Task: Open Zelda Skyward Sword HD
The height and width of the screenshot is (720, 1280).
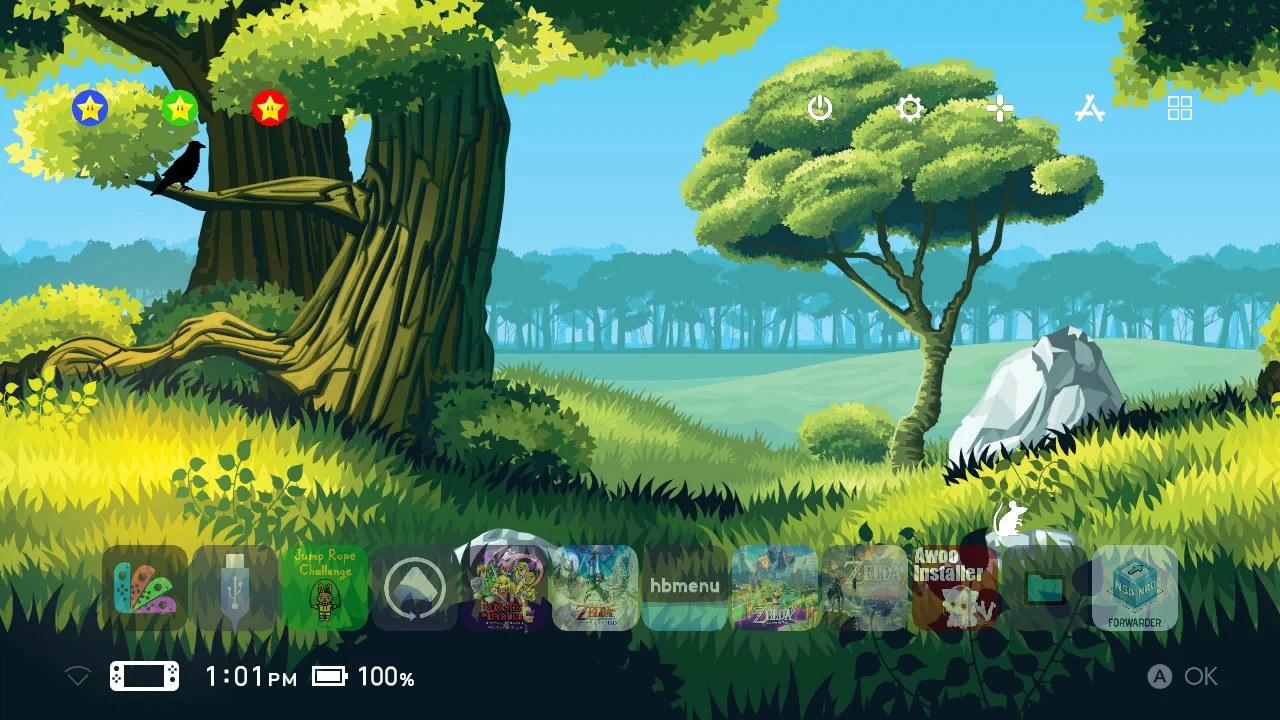Action: pyautogui.click(x=596, y=587)
